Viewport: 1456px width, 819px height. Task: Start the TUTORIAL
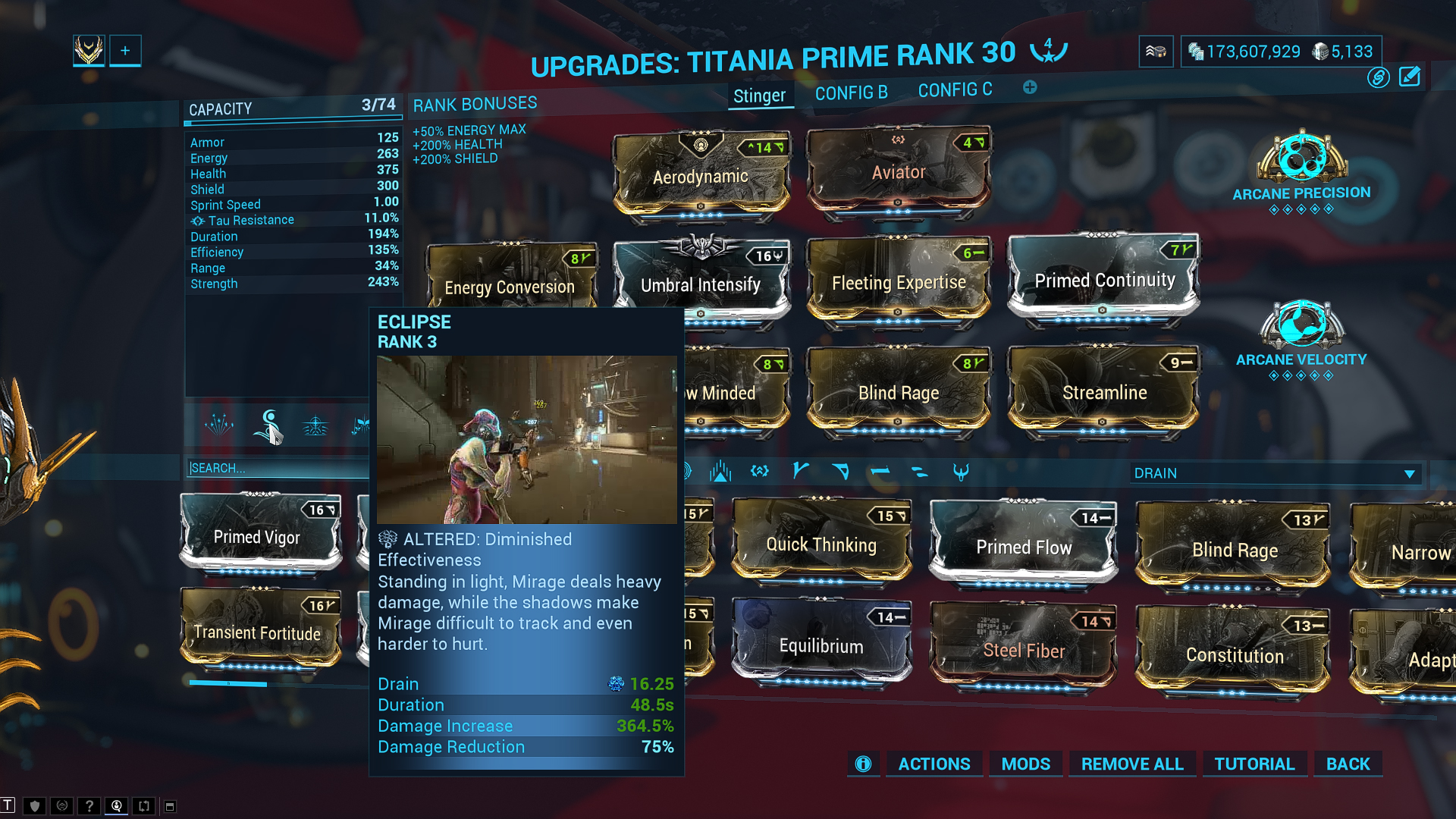click(1254, 764)
